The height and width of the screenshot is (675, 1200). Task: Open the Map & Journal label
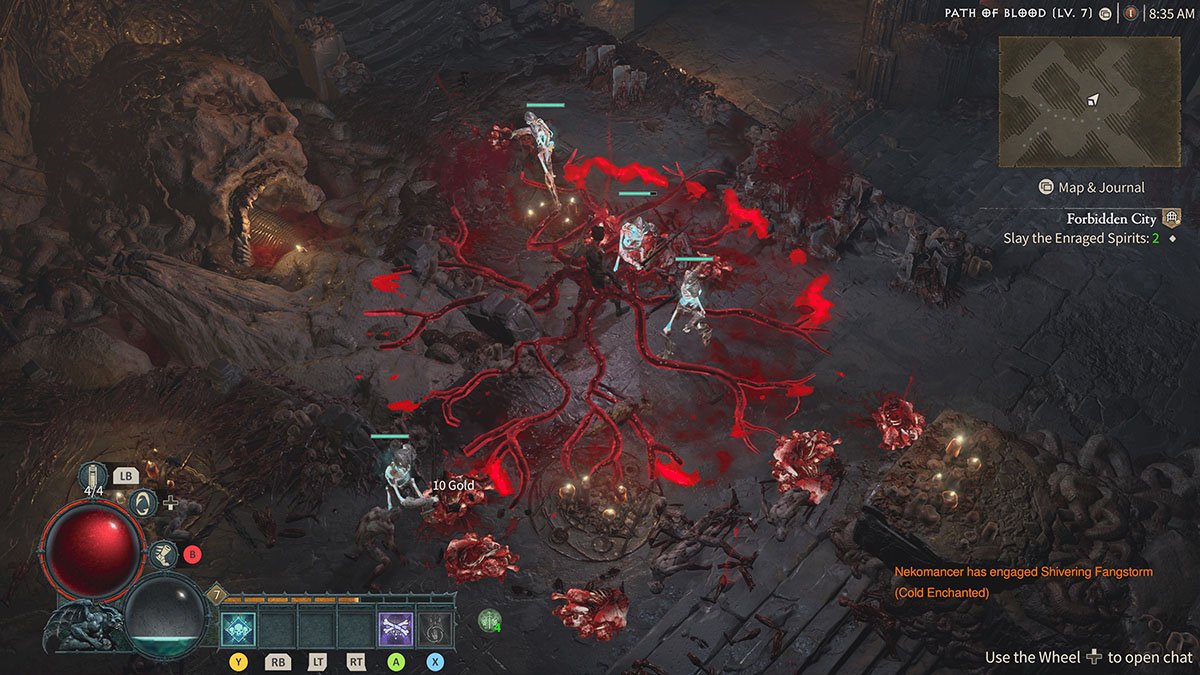click(x=1100, y=187)
